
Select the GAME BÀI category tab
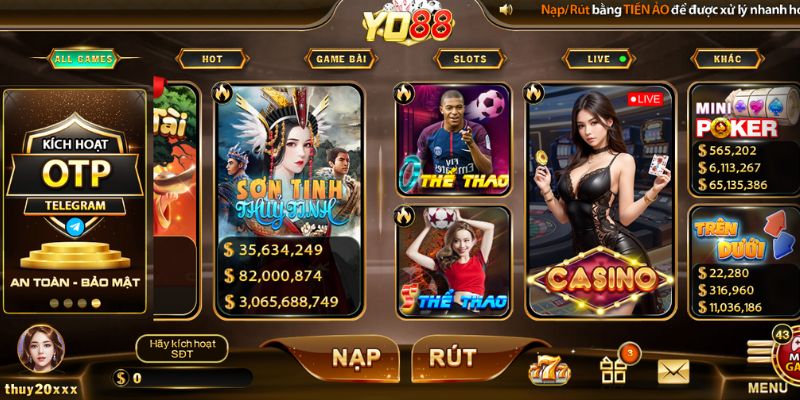click(x=341, y=59)
